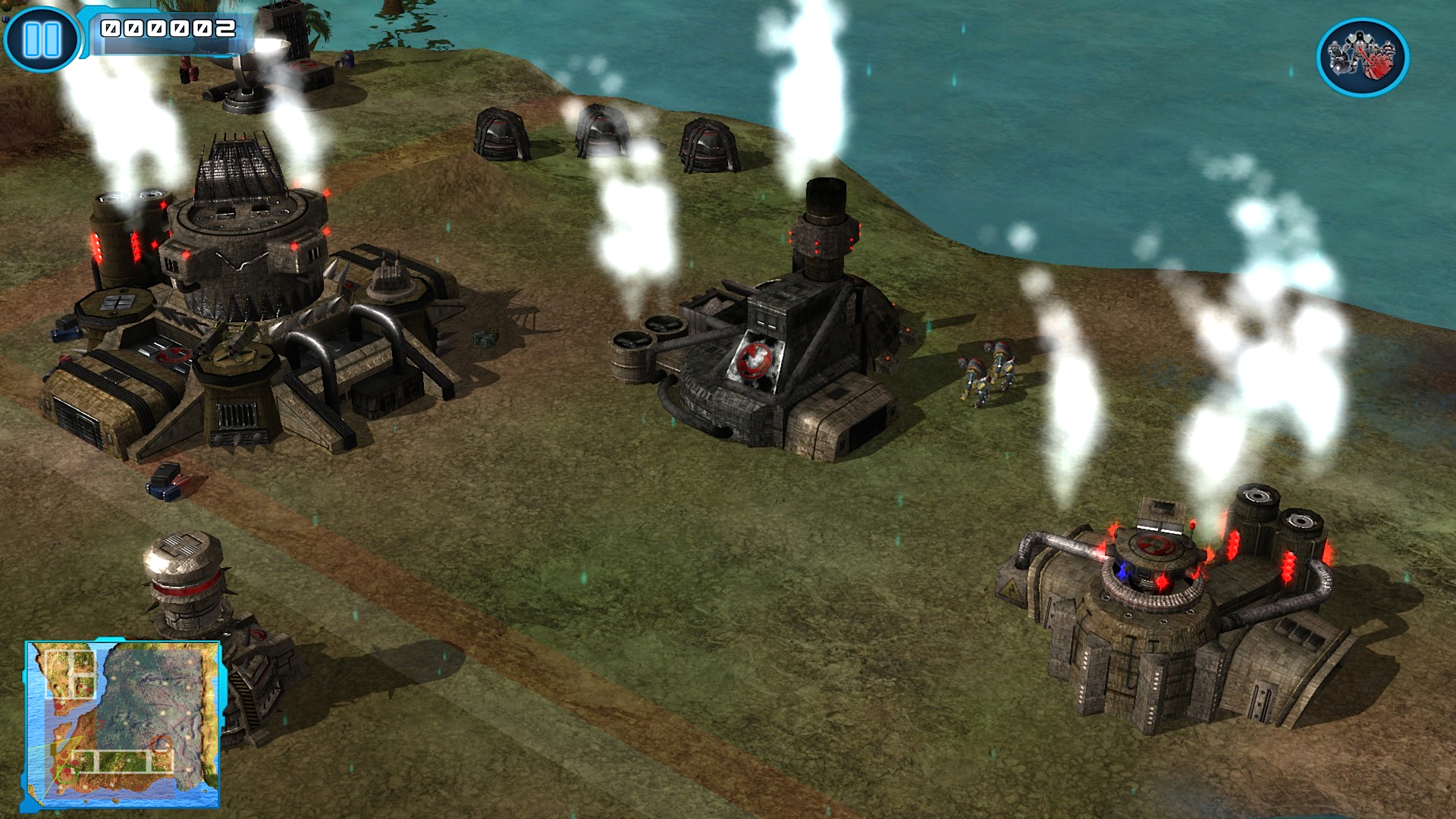Select the group of robot soldiers
The width and height of the screenshot is (1456, 819).
coord(990,372)
